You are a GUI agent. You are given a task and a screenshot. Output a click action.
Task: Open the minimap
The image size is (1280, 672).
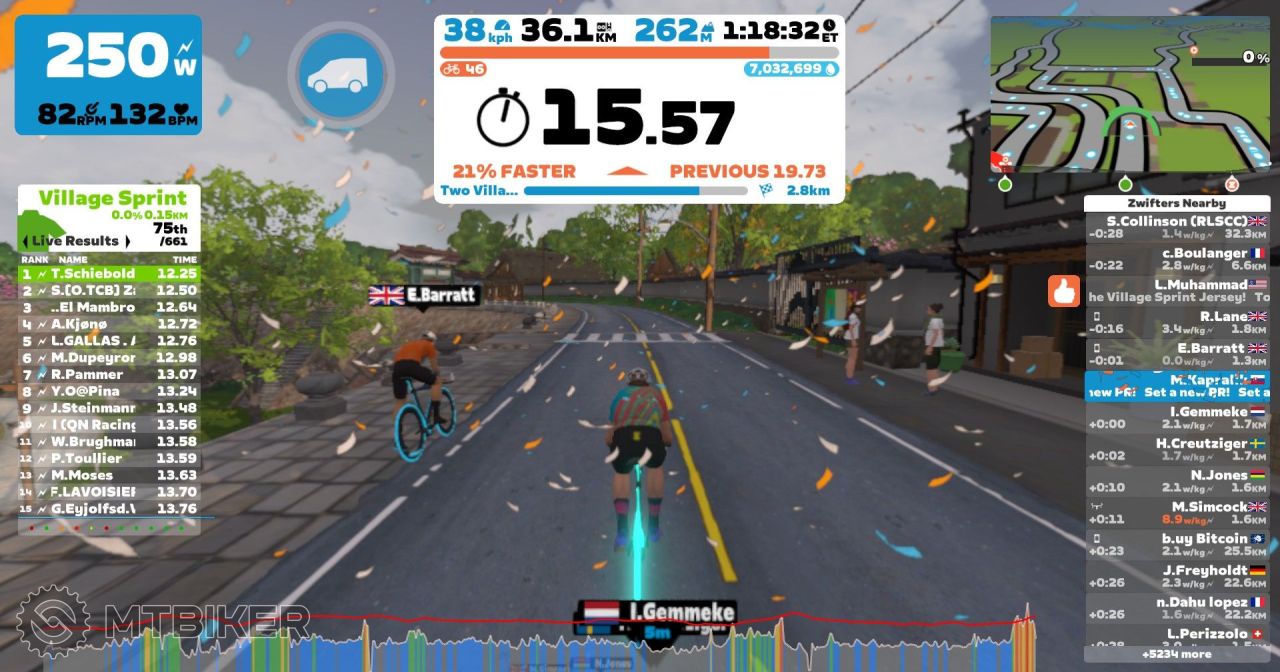click(1130, 95)
